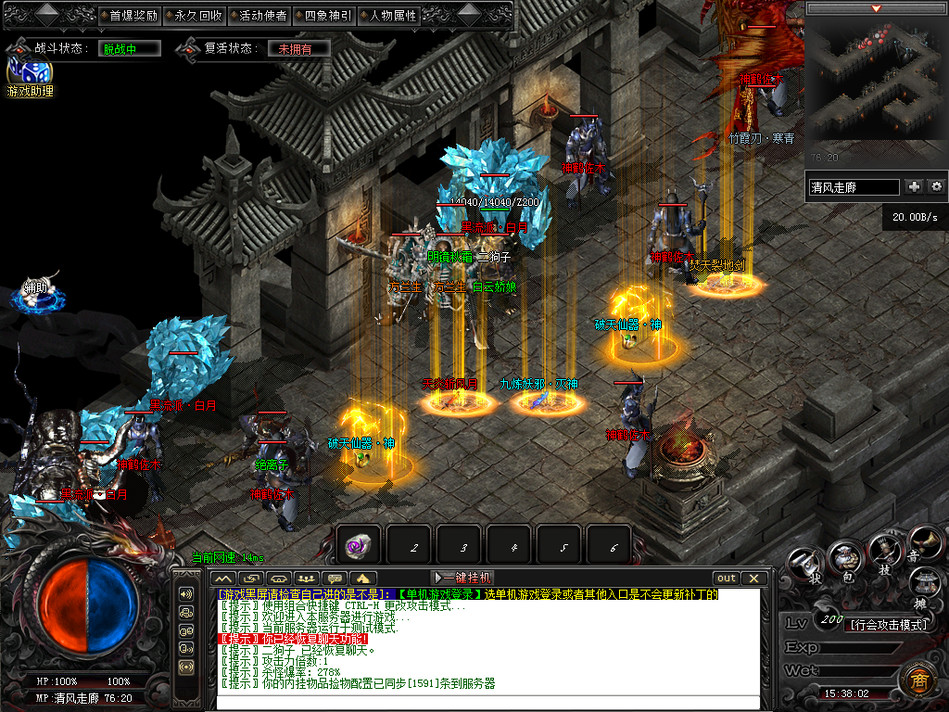Image resolution: width=949 pixels, height=712 pixels.
Task: Close the chat panel with the X
Action: [x=755, y=578]
